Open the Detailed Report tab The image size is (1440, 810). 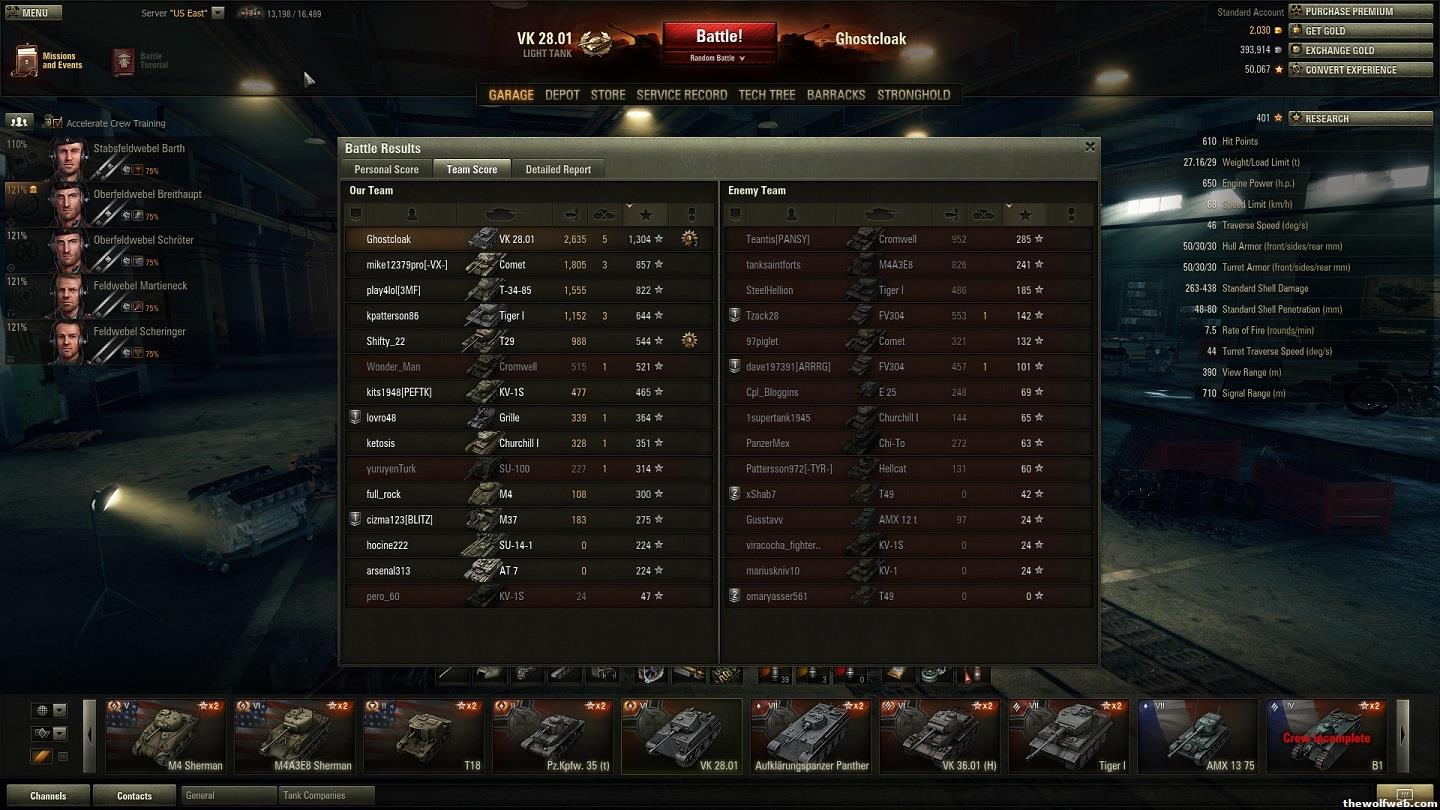(558, 169)
